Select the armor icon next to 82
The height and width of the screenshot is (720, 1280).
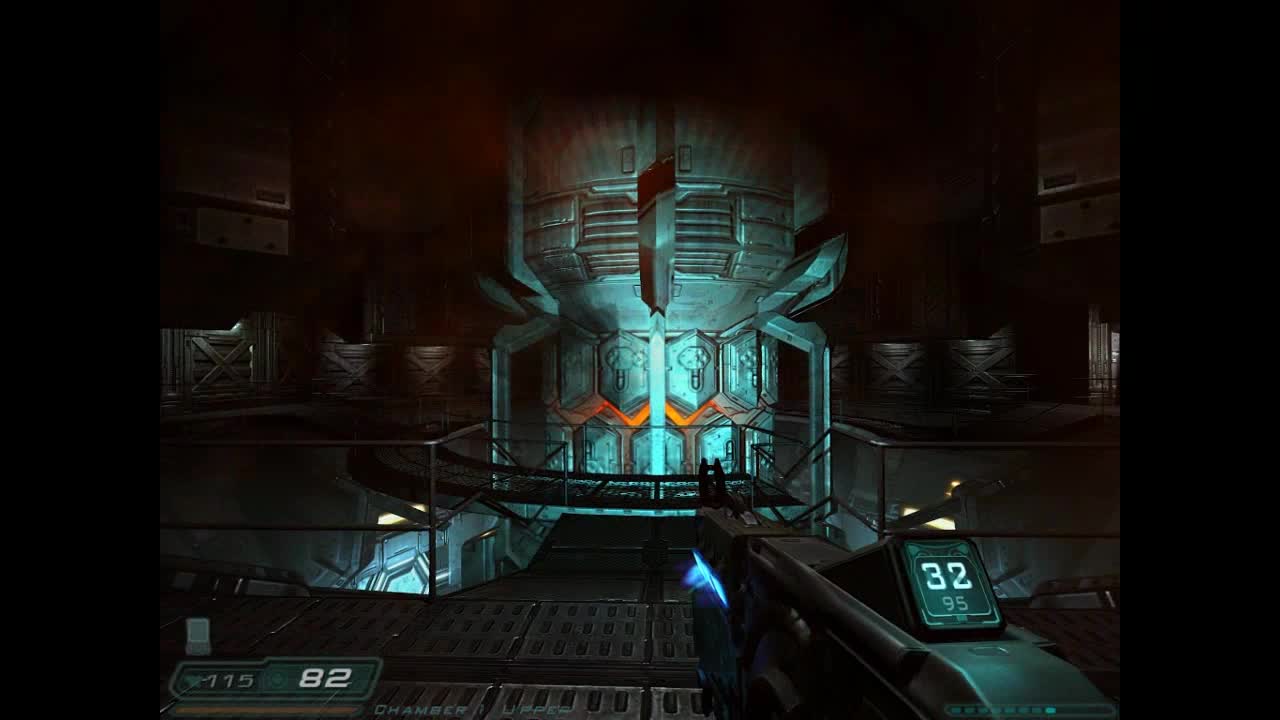[x=277, y=680]
